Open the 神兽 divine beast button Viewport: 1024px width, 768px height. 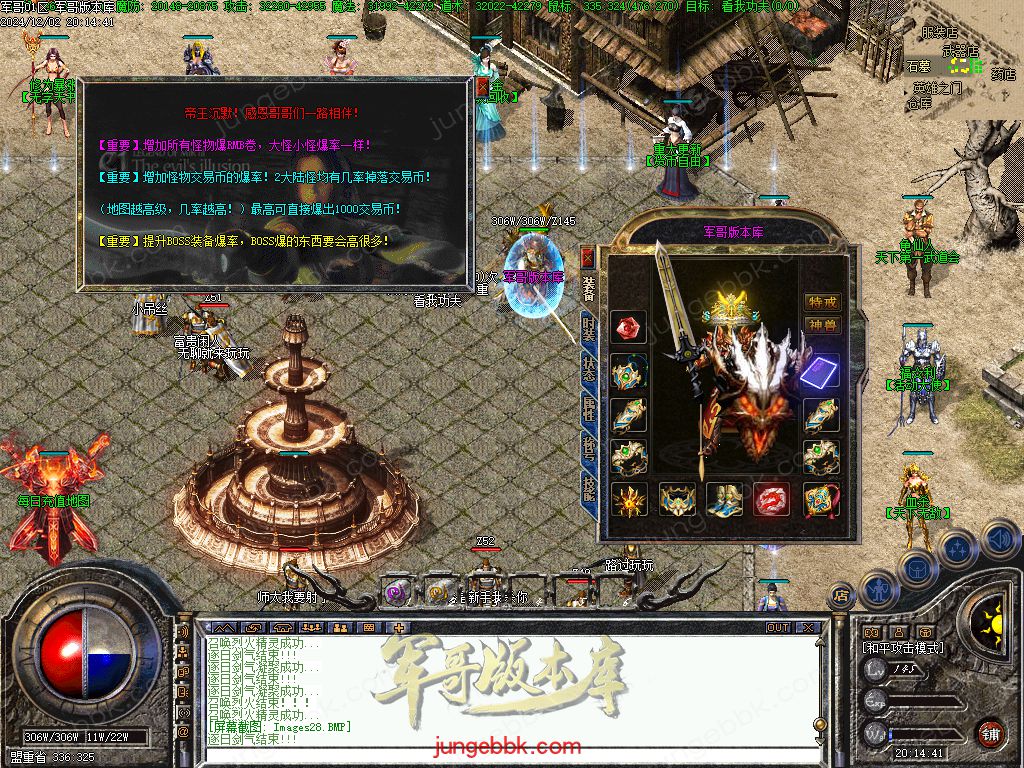tap(822, 325)
